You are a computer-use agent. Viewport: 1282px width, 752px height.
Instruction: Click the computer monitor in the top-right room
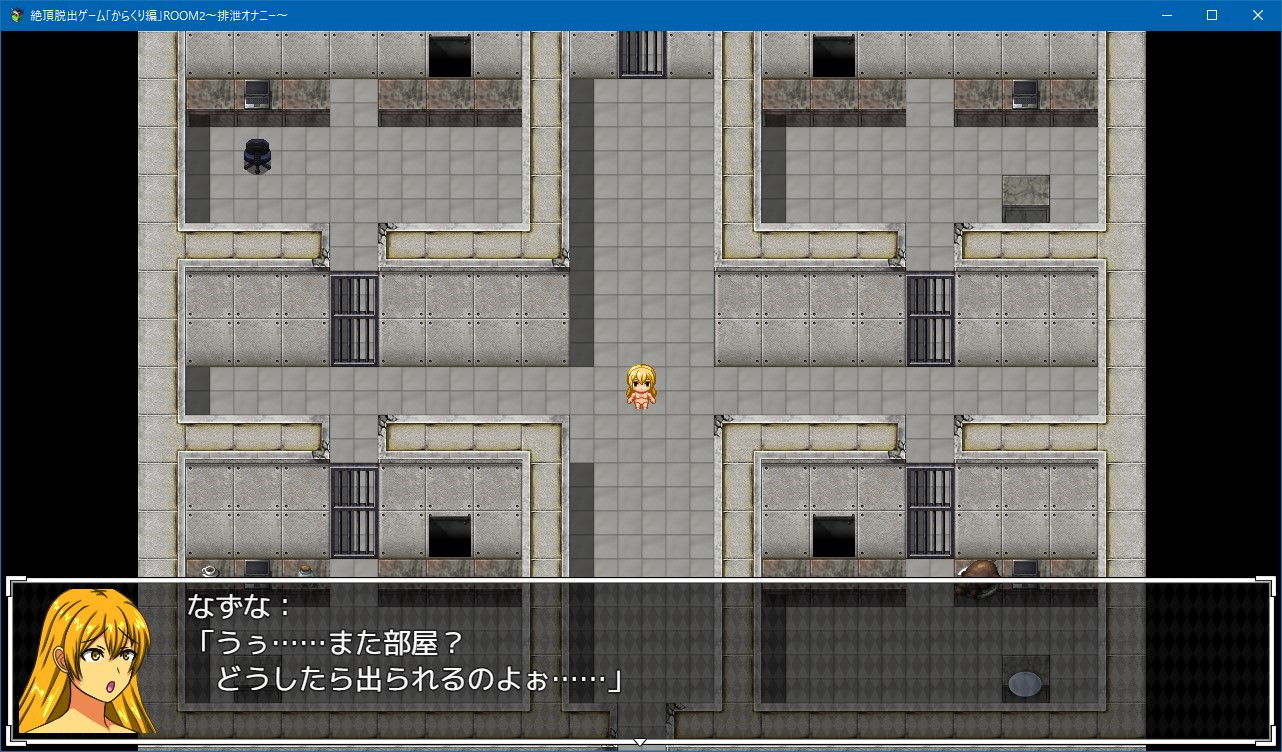(x=1022, y=95)
